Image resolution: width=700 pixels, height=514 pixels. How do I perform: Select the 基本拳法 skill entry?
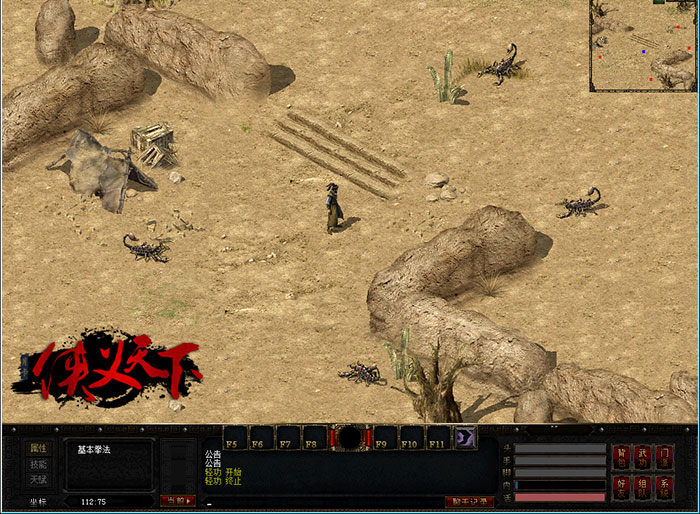[94, 449]
